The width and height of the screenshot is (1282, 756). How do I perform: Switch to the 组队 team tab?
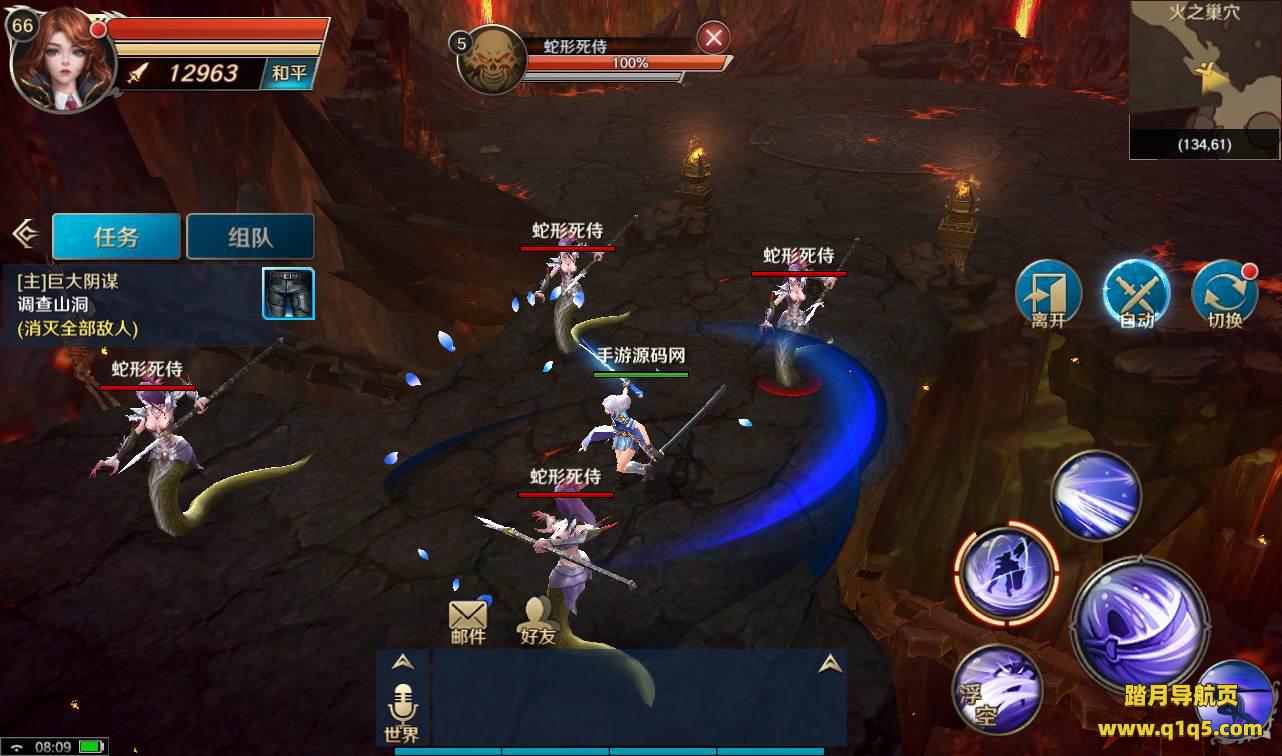click(x=250, y=237)
